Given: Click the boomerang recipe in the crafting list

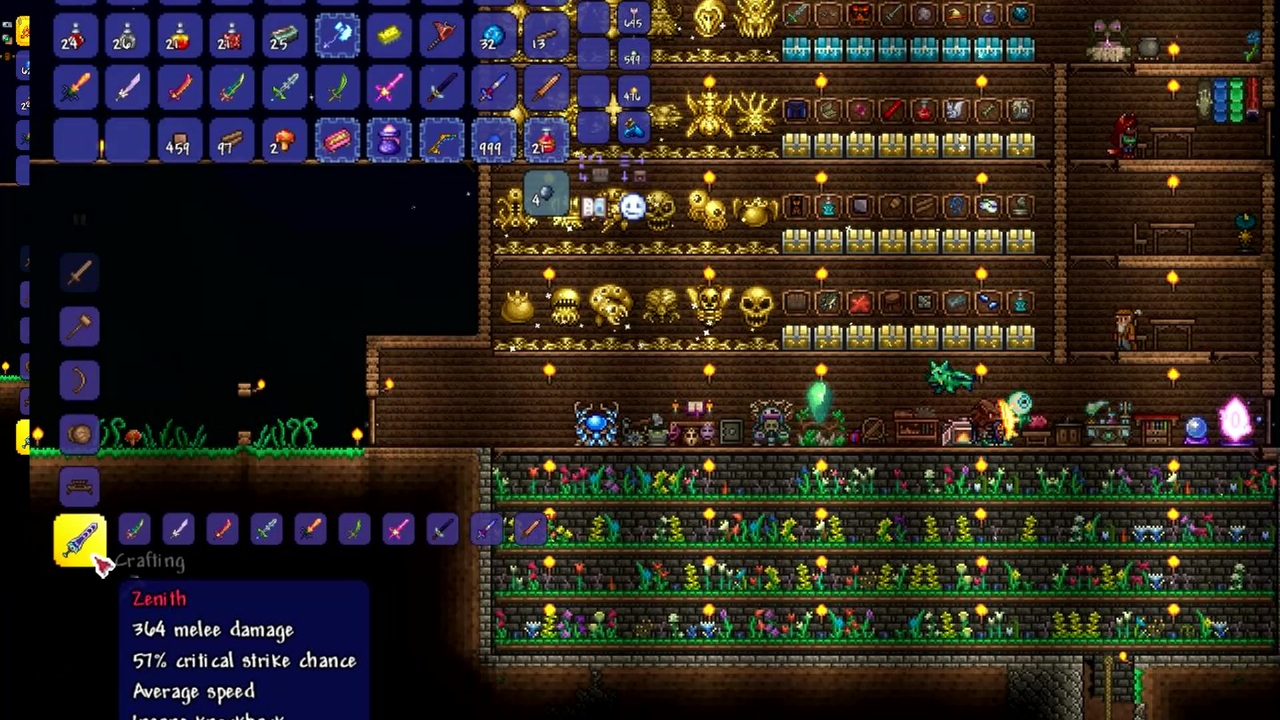Looking at the screenshot, I should tap(80, 380).
